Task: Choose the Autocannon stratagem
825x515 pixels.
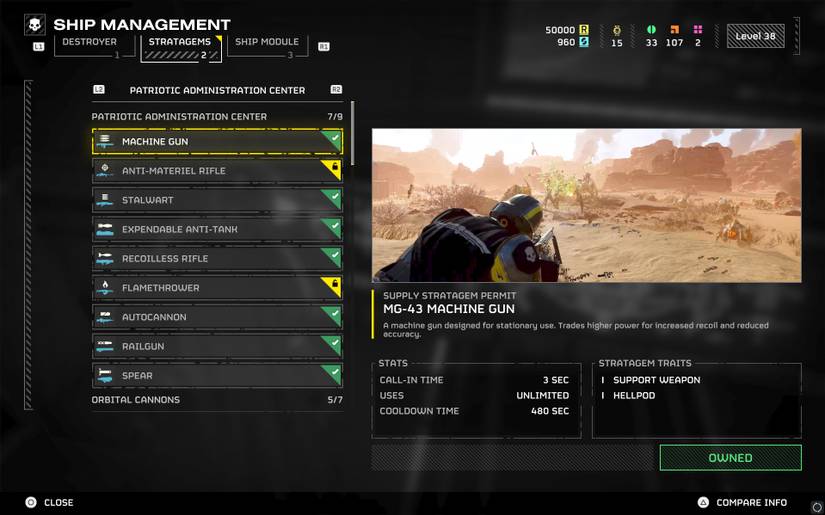Action: (x=217, y=317)
